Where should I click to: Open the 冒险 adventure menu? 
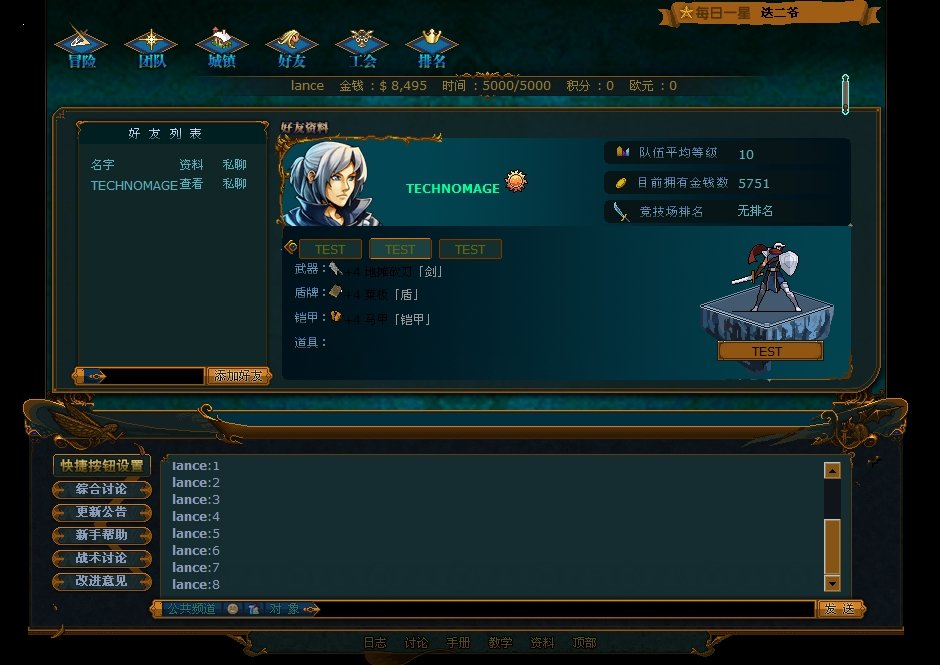tap(81, 49)
